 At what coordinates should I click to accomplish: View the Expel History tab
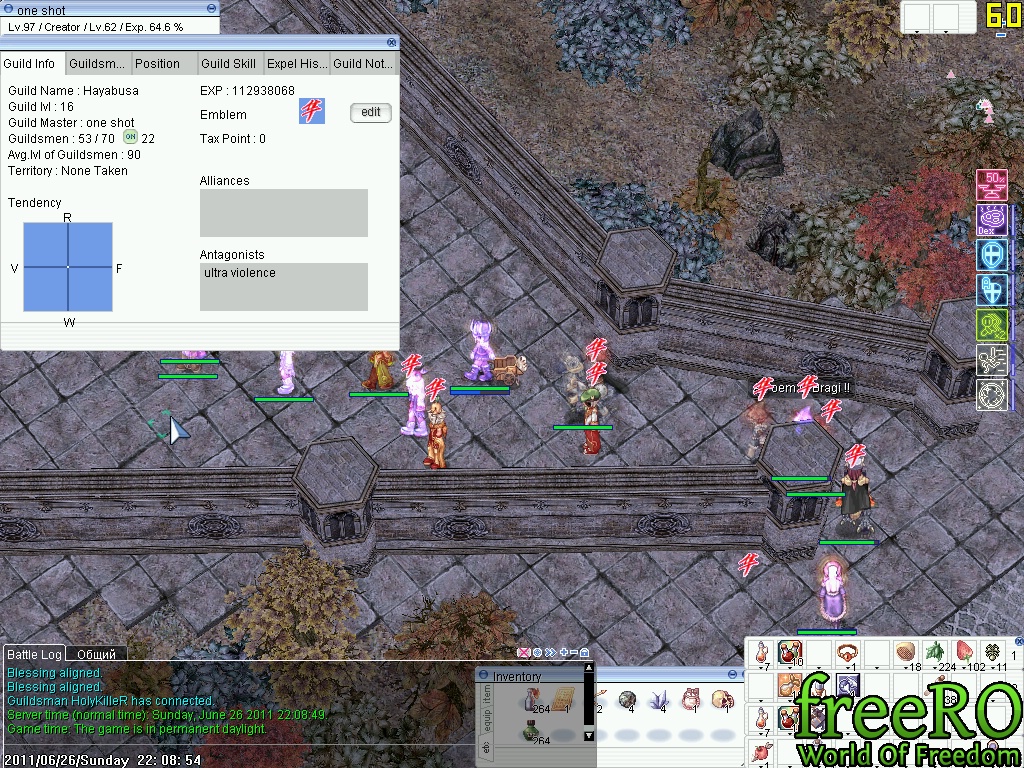click(296, 64)
